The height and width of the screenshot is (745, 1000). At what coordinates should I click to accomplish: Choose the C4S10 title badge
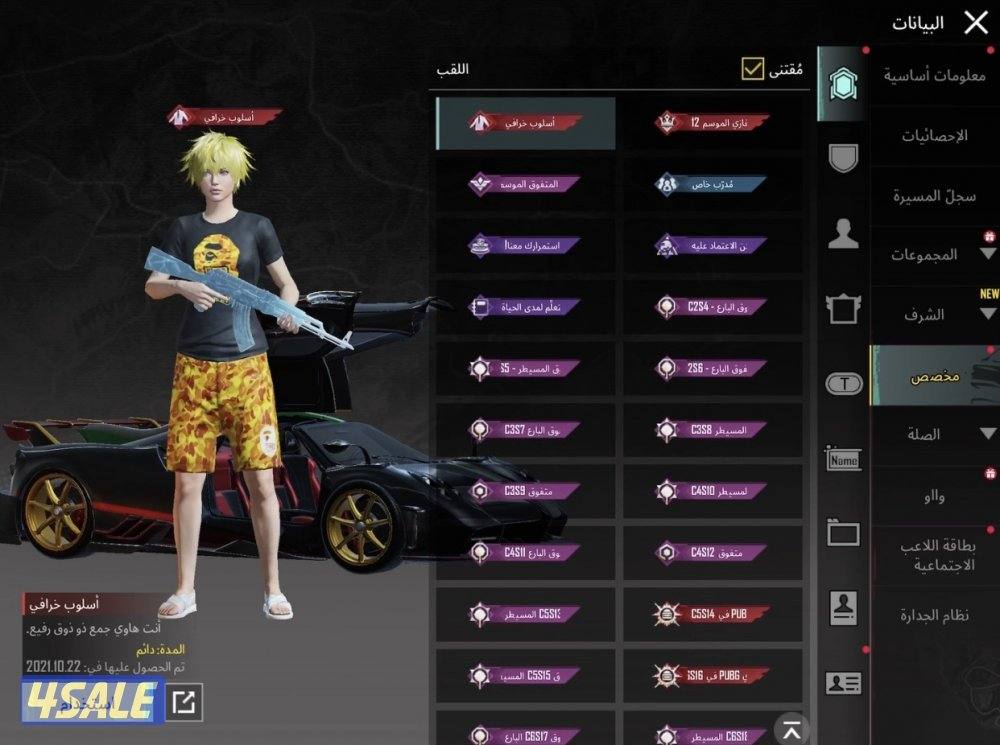712,491
